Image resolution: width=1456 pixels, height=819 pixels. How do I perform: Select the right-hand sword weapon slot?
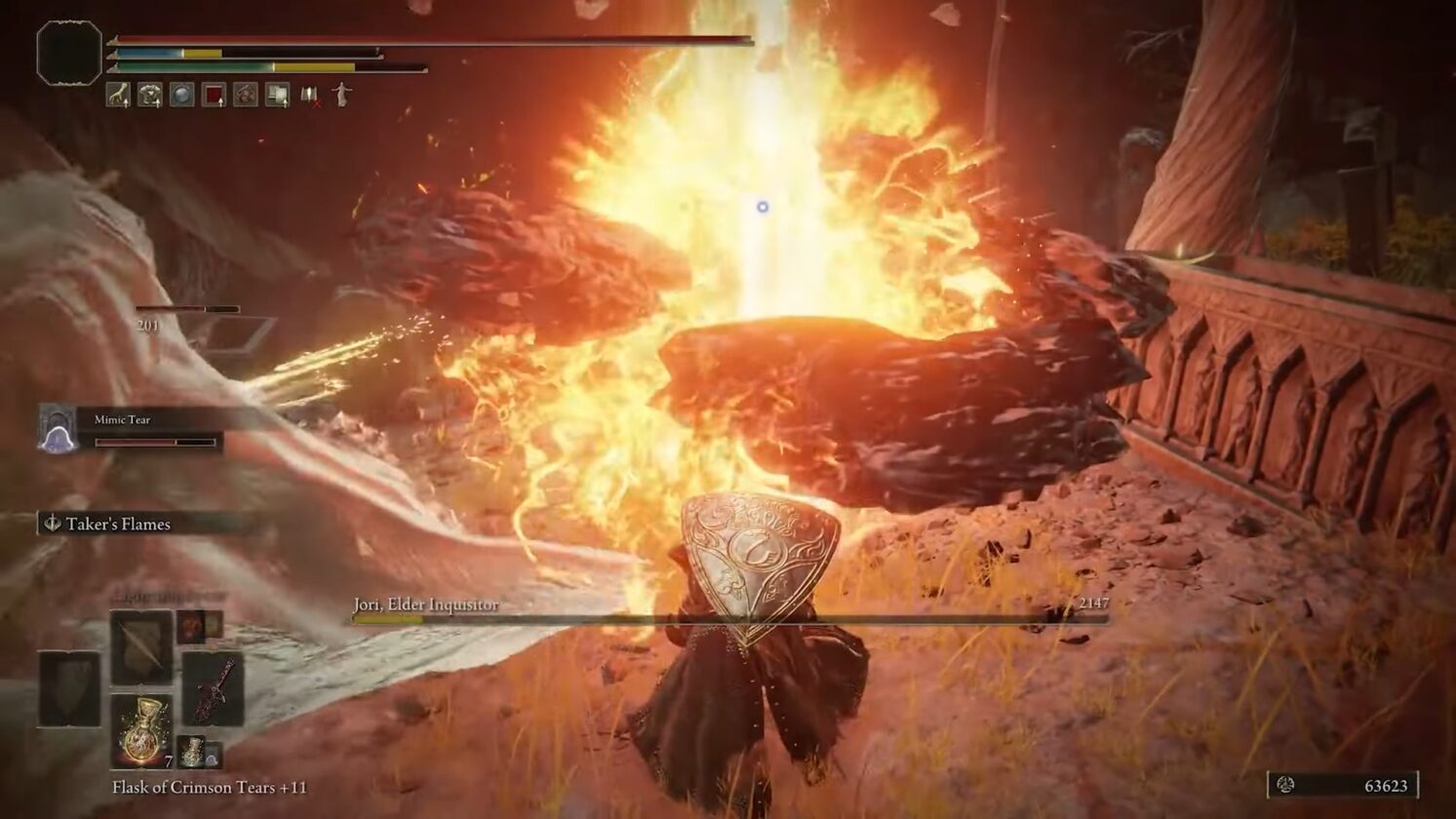(x=212, y=688)
